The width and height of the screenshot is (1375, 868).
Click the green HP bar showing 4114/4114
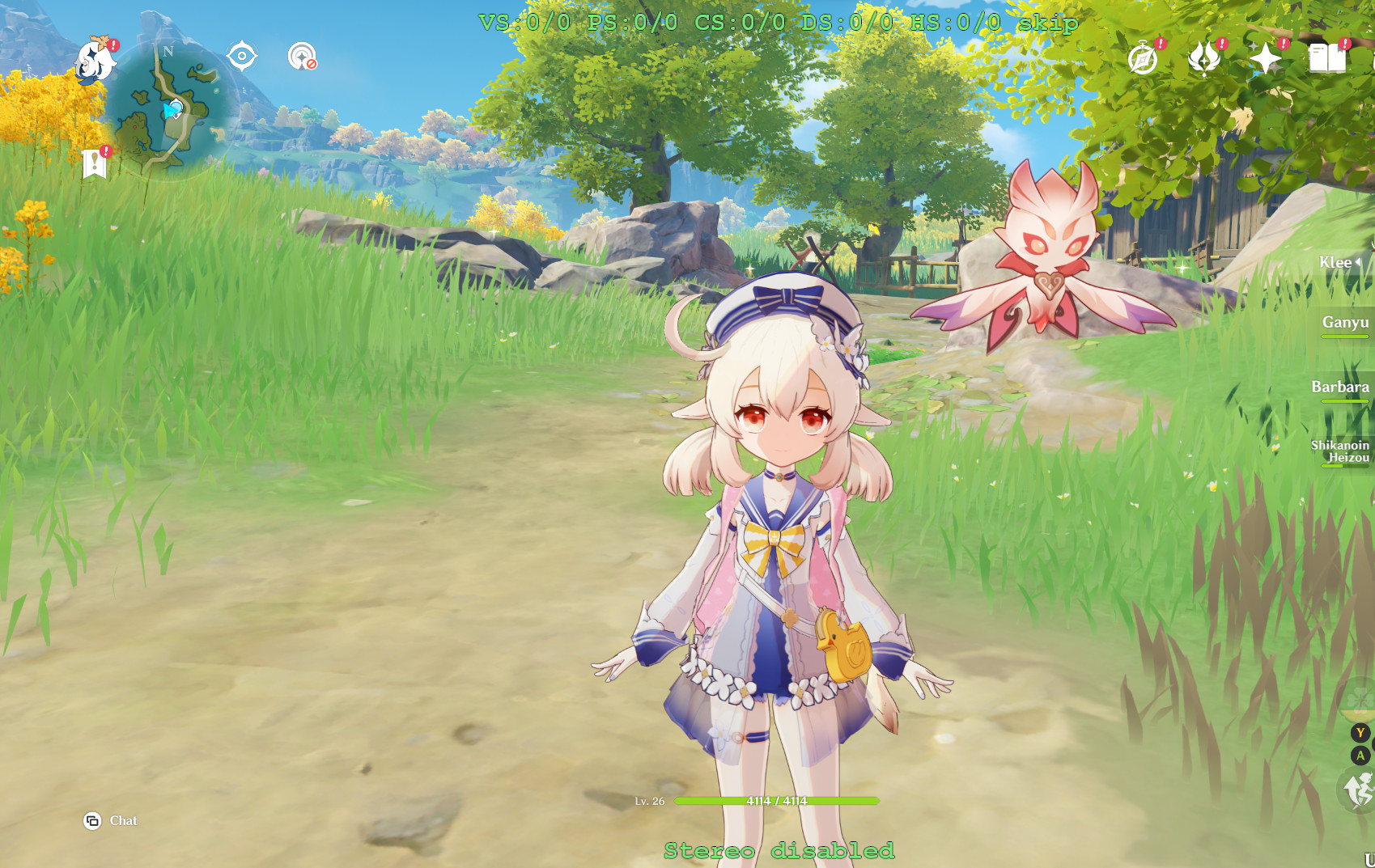coord(777,799)
